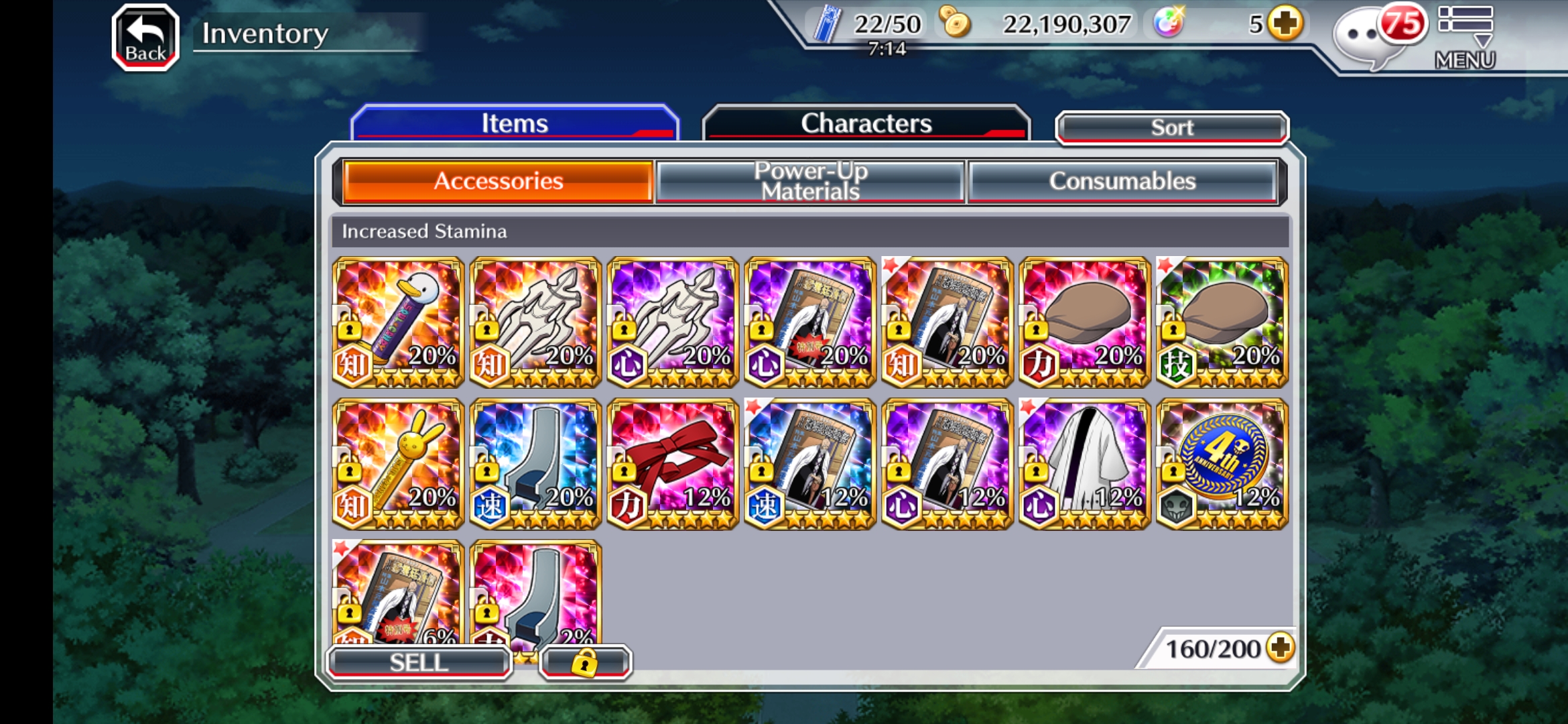This screenshot has height=724, width=1568.
Task: Select the 4th Anniversary medal accessory
Action: [x=1222, y=464]
